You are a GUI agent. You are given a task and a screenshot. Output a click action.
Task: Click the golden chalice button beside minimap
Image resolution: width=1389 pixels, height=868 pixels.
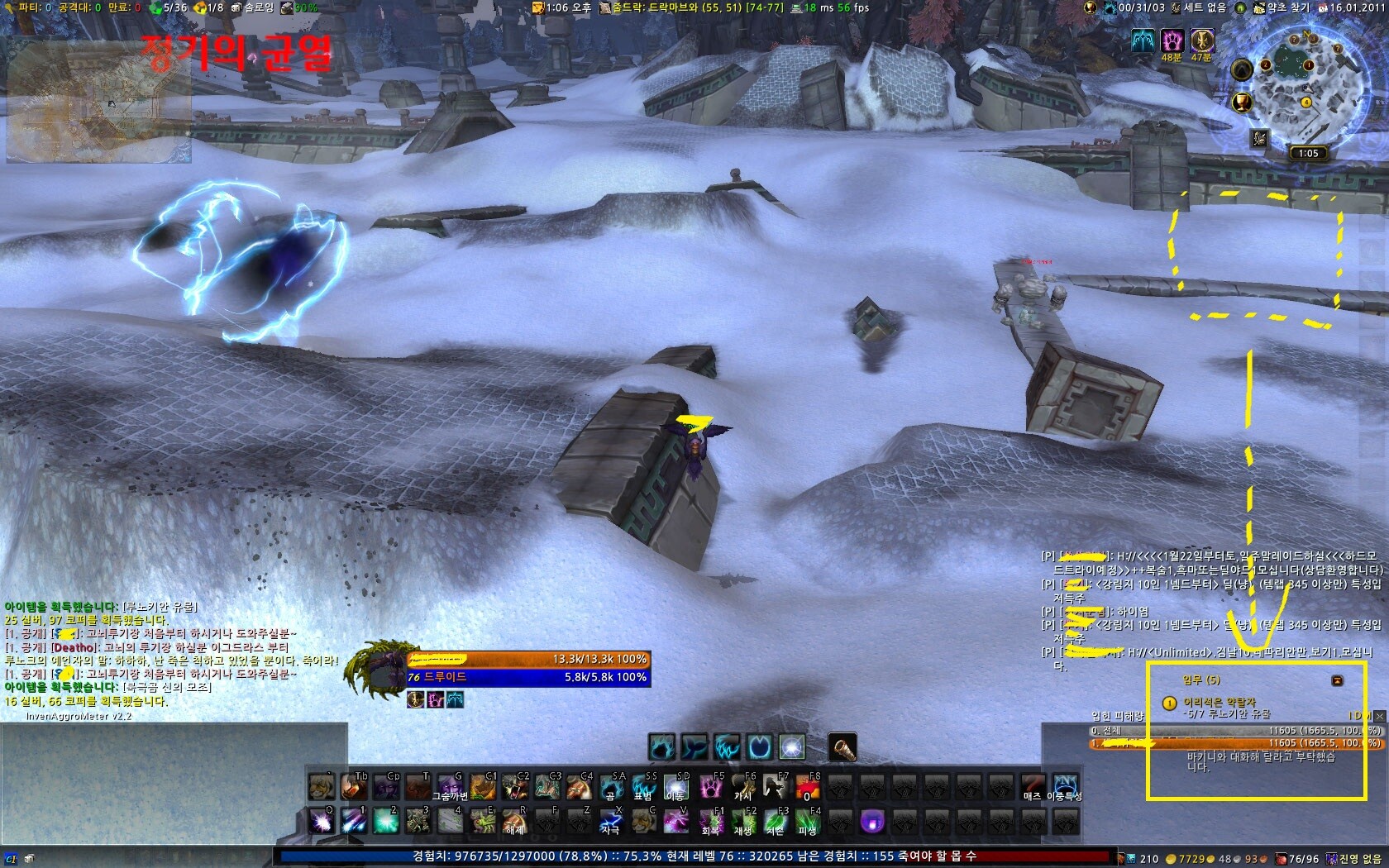coord(1241,103)
